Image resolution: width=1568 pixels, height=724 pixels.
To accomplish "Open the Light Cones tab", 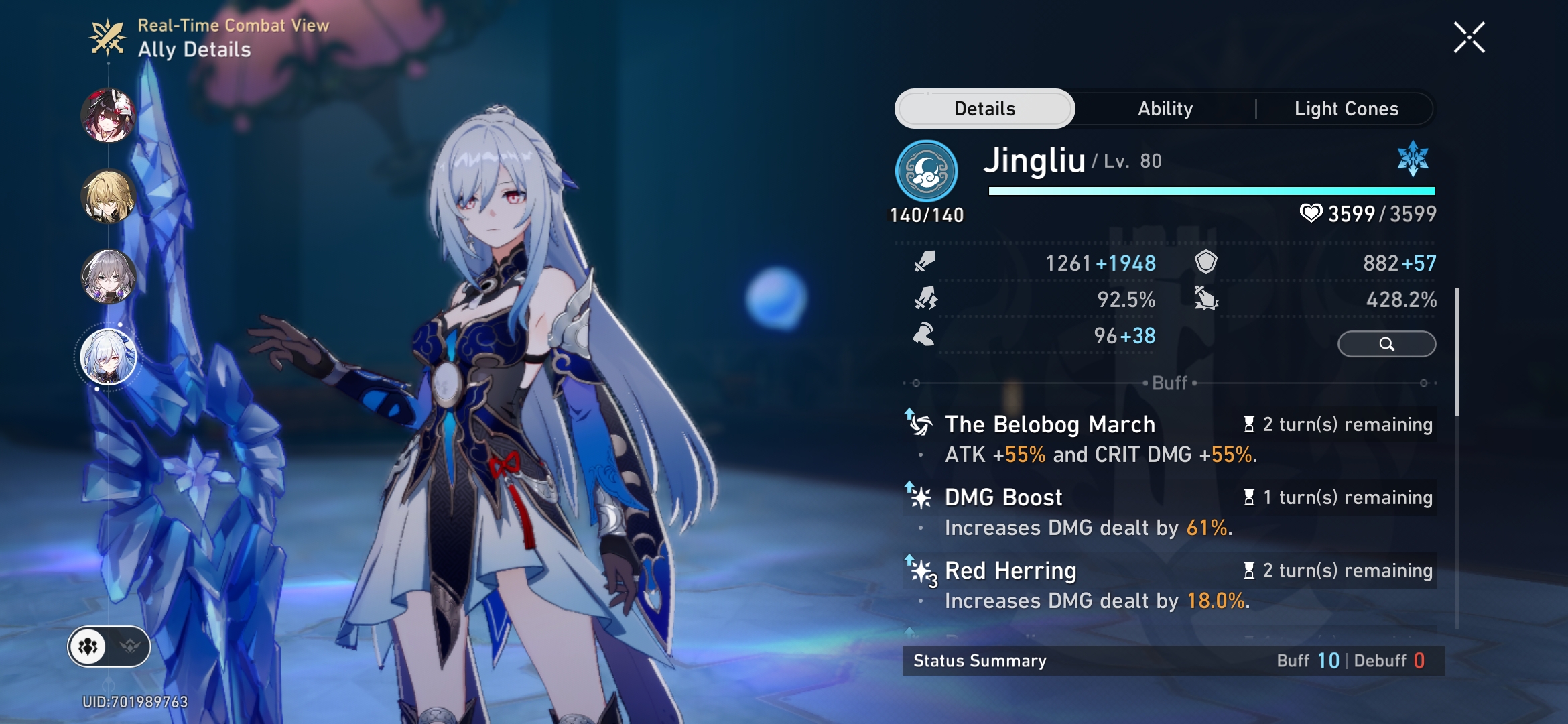I will [x=1347, y=108].
